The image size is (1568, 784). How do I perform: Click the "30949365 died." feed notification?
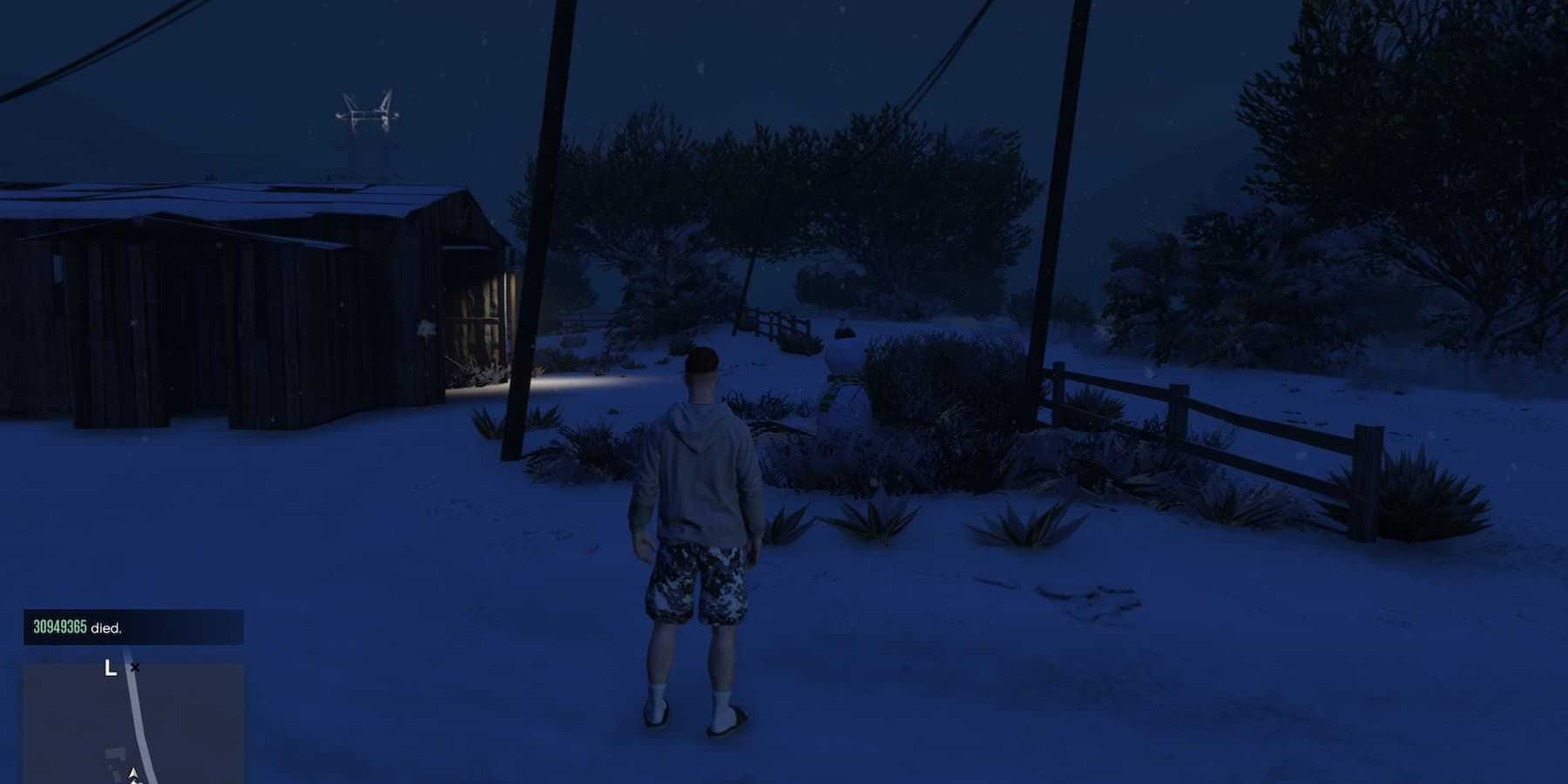[133, 627]
